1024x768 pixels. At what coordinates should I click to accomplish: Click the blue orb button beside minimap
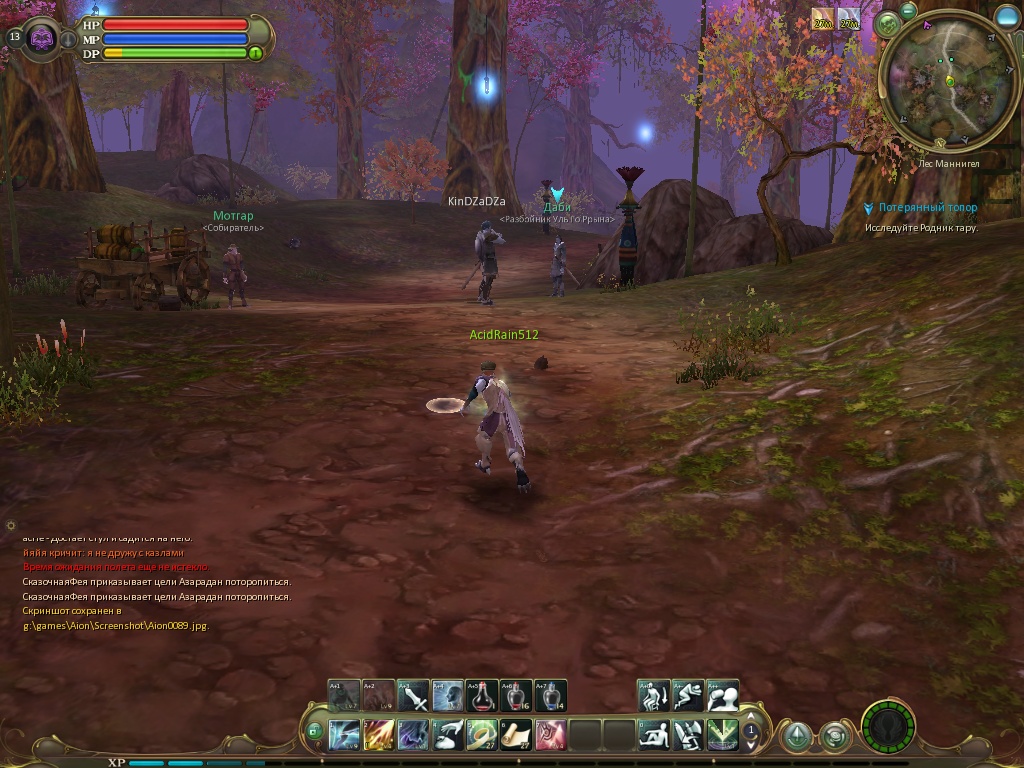1006,17
